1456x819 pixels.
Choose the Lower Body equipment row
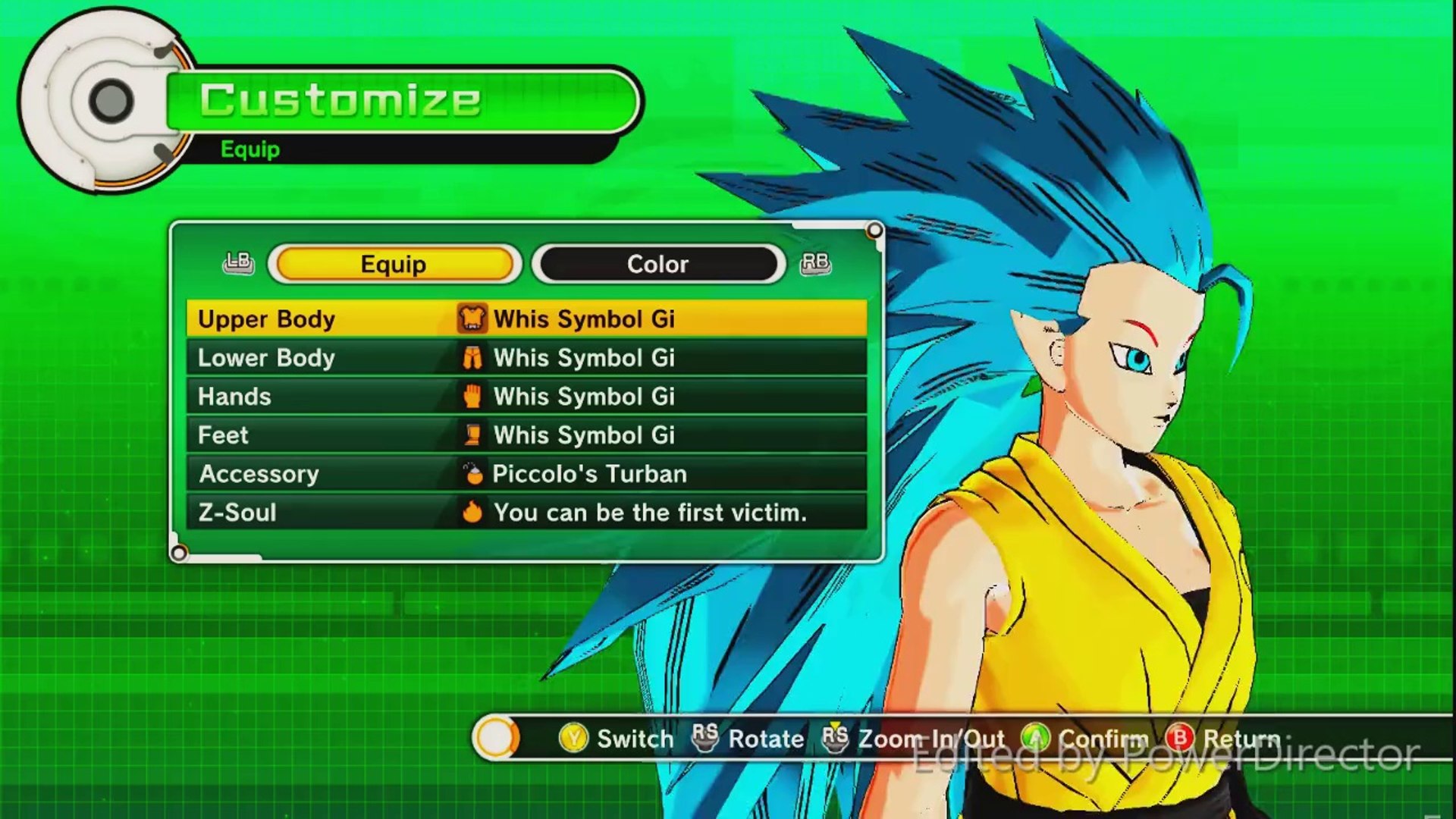(x=526, y=358)
